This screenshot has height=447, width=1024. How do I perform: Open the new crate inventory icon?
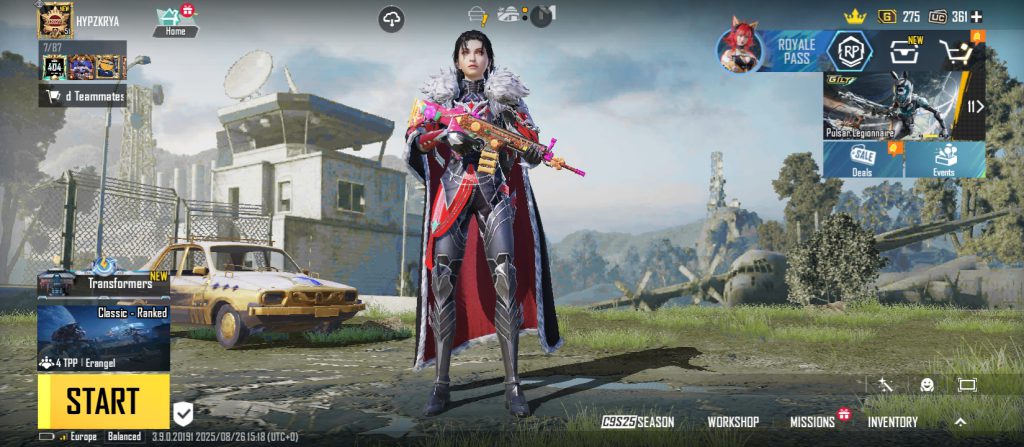904,51
